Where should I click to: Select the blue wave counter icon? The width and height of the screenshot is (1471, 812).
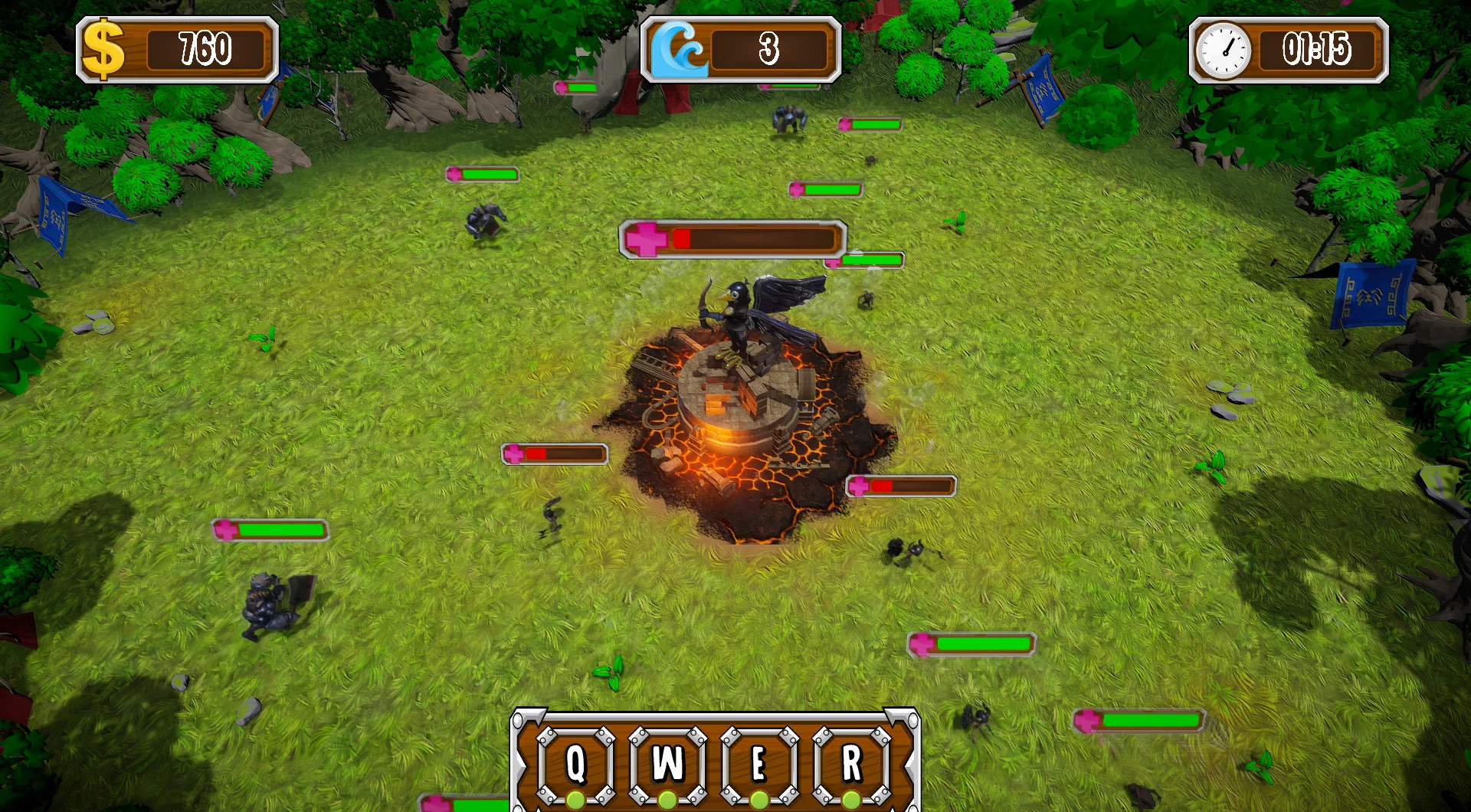[680, 46]
